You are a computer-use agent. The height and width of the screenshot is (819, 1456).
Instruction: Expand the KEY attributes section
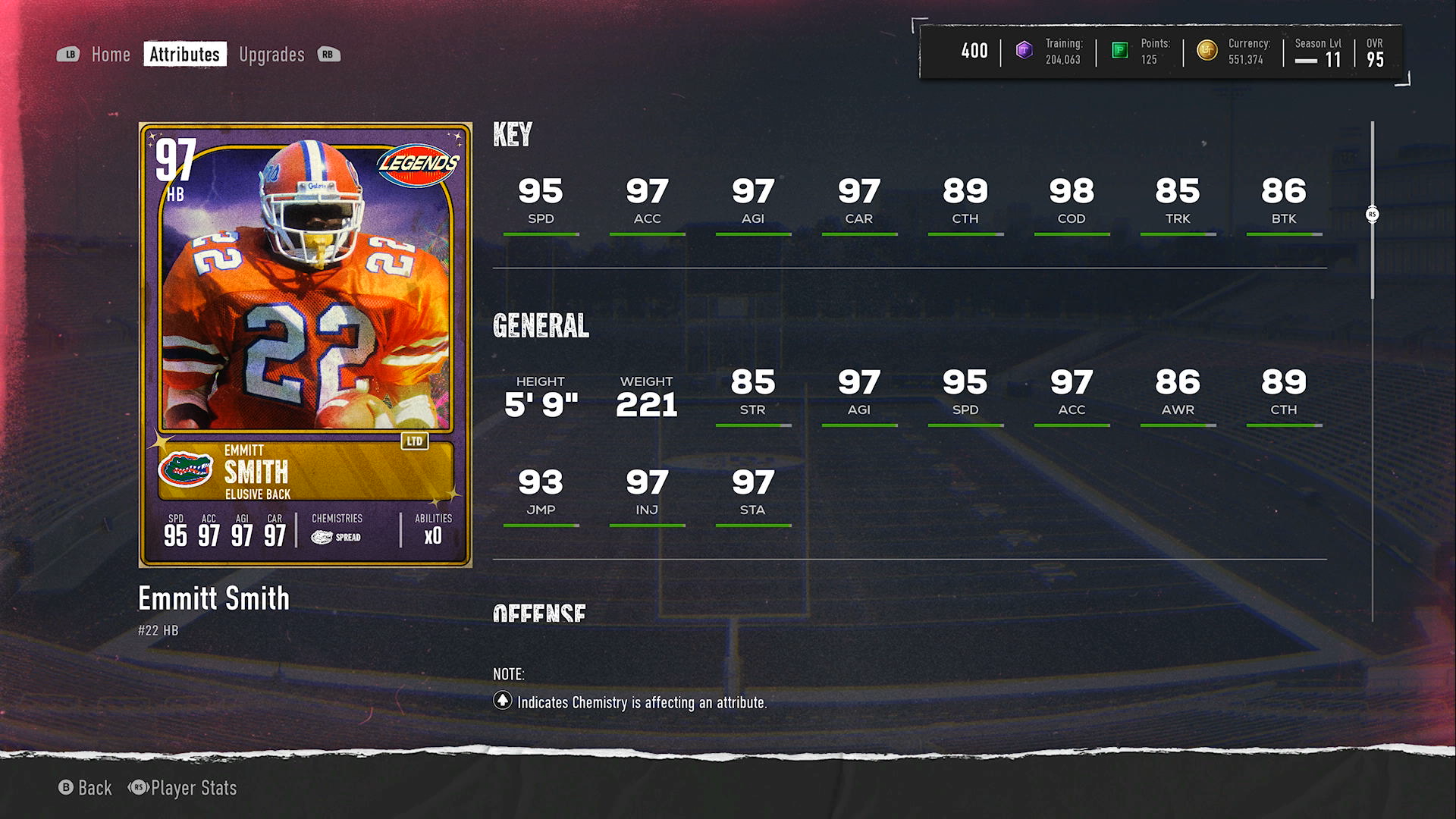tap(513, 136)
